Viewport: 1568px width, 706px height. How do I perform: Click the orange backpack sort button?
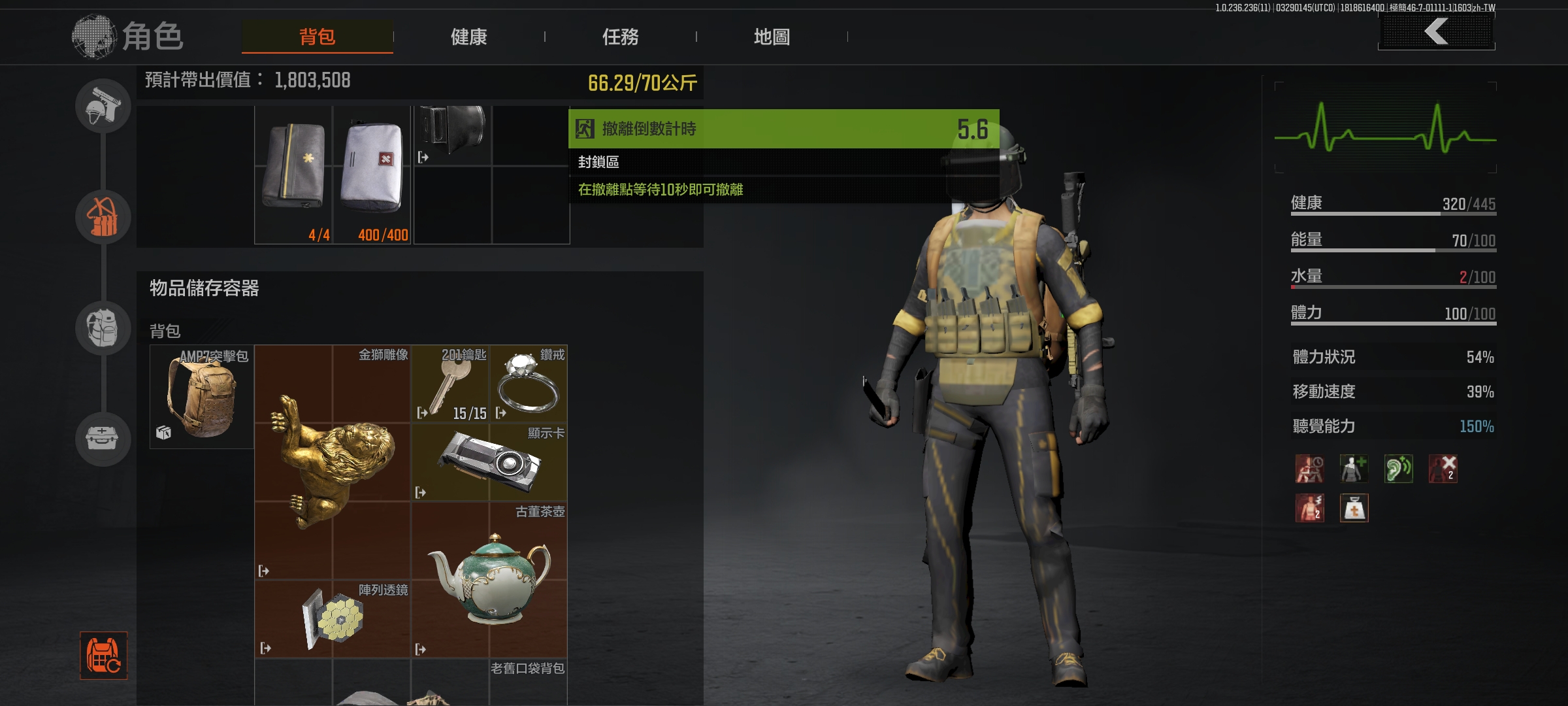pos(103,655)
